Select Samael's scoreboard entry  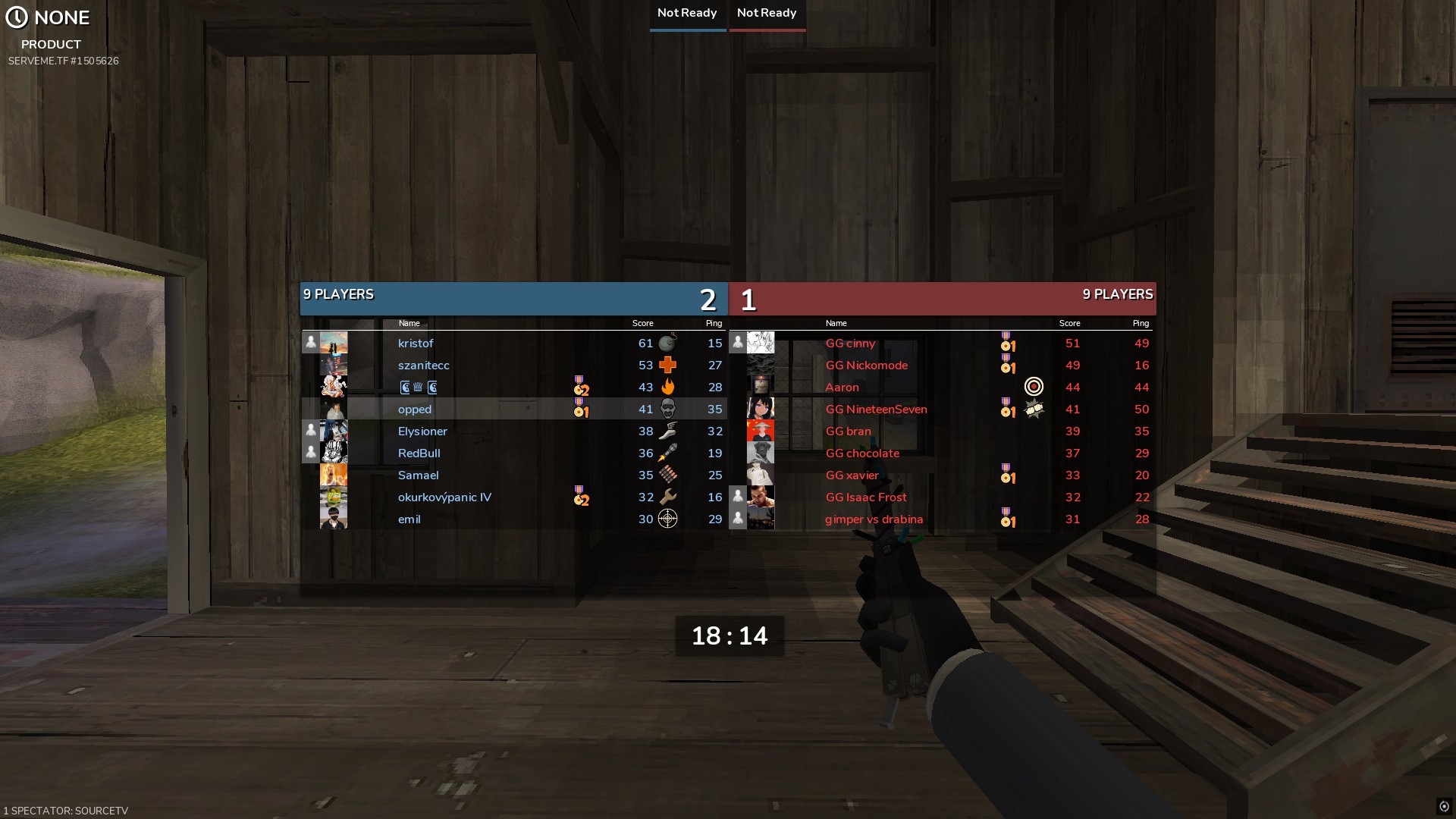418,475
